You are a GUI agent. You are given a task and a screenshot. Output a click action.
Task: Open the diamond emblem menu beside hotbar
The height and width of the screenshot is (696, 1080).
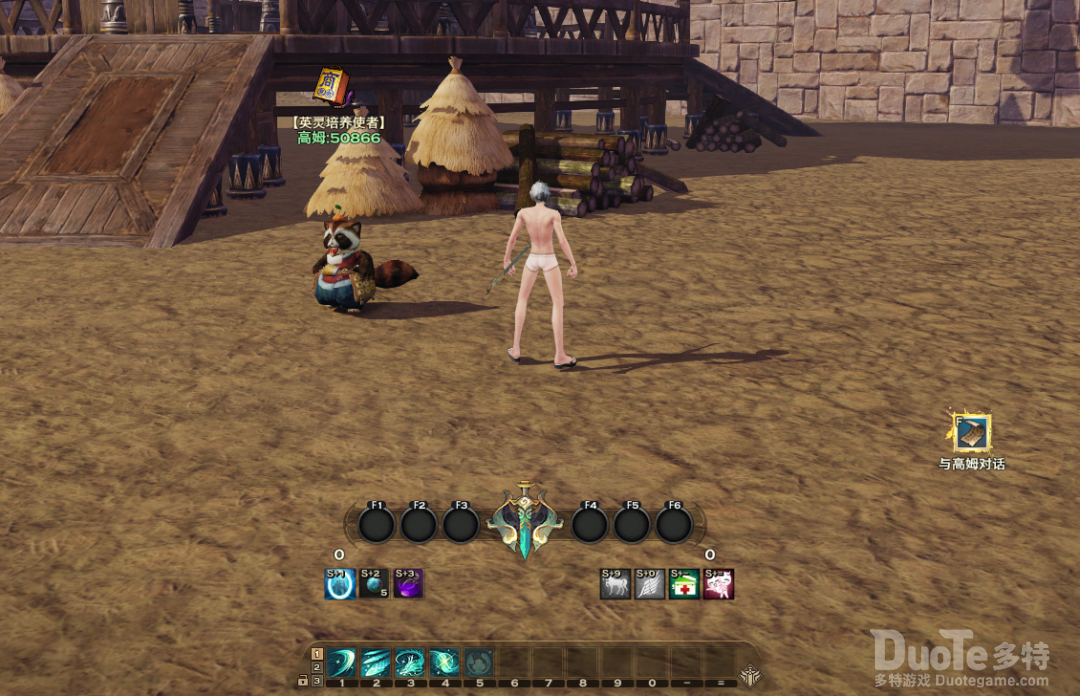(x=748, y=674)
